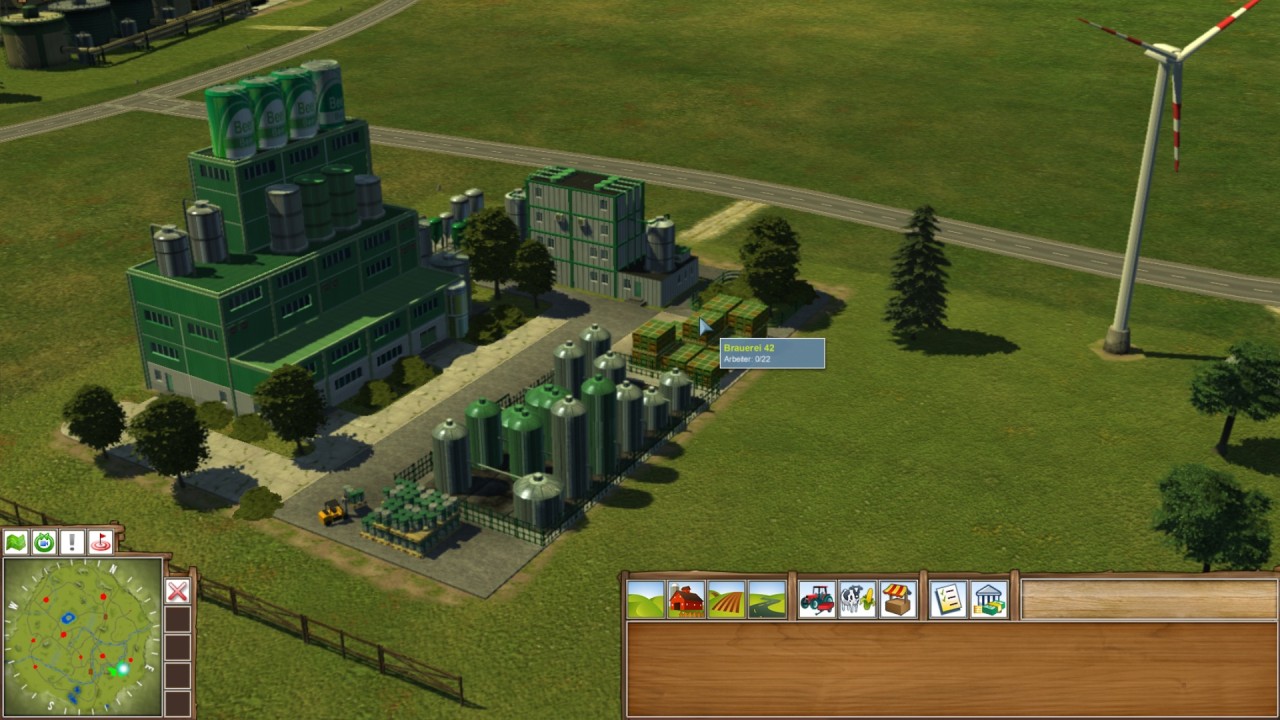1280x720 pixels.
Task: Click the red X button beside minimap
Action: coord(177,591)
